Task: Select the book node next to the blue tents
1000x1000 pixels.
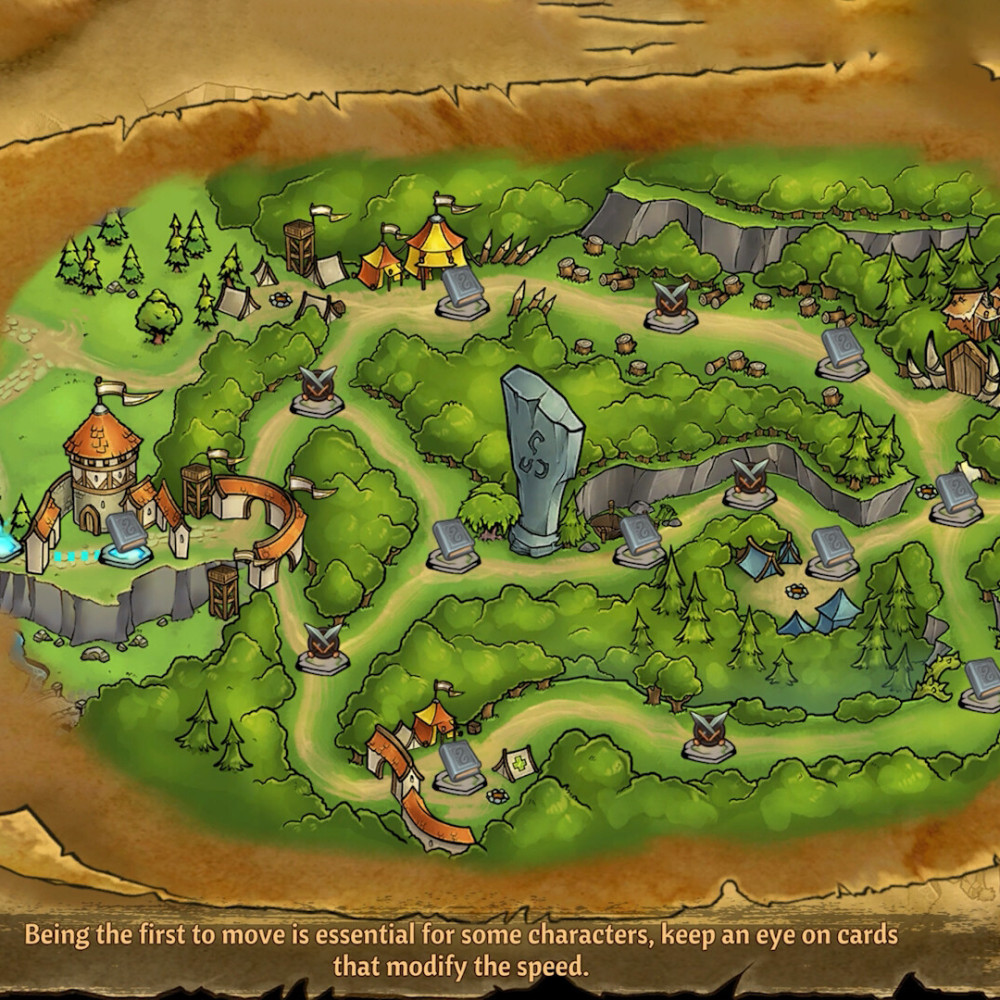Action: point(832,551)
